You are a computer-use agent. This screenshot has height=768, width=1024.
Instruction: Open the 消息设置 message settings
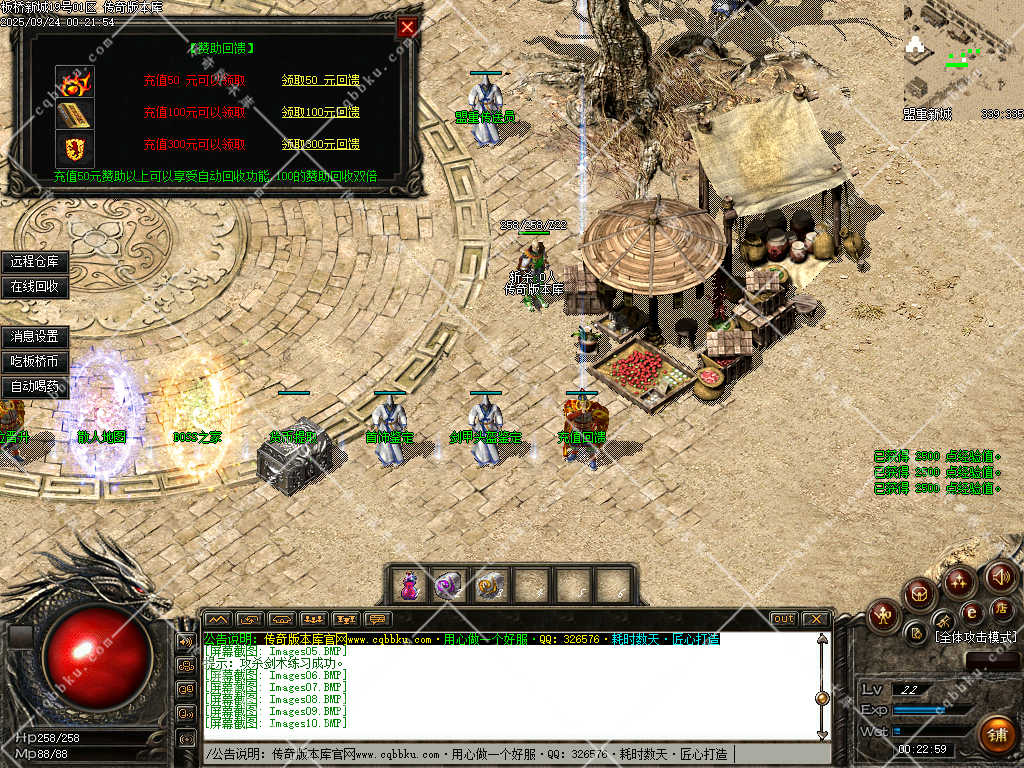[x=35, y=337]
